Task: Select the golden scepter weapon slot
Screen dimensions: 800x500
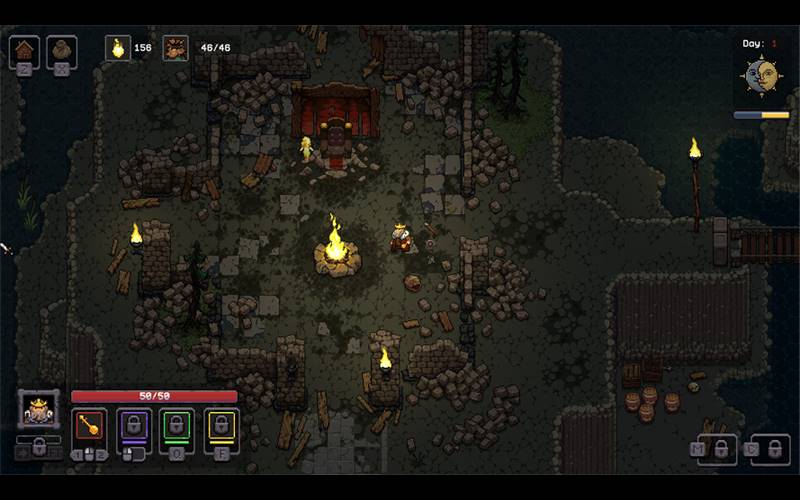Action: coord(91,427)
